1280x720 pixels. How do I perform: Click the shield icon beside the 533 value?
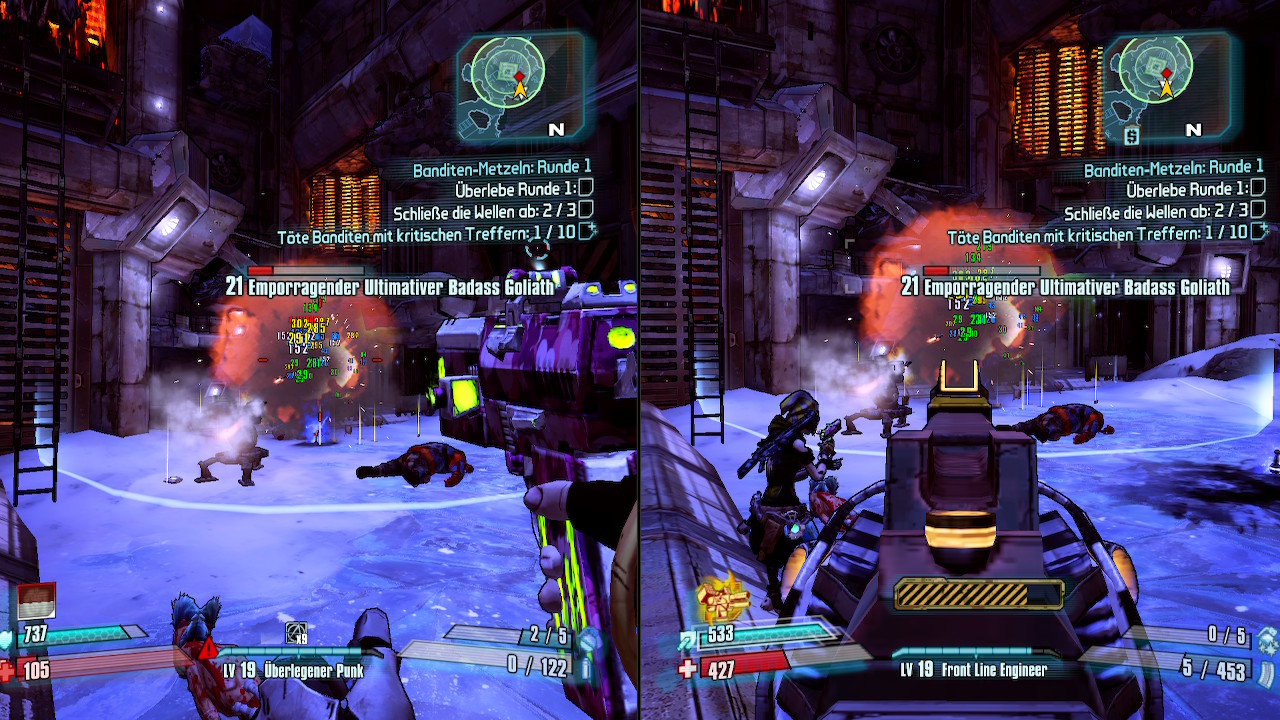tap(689, 637)
